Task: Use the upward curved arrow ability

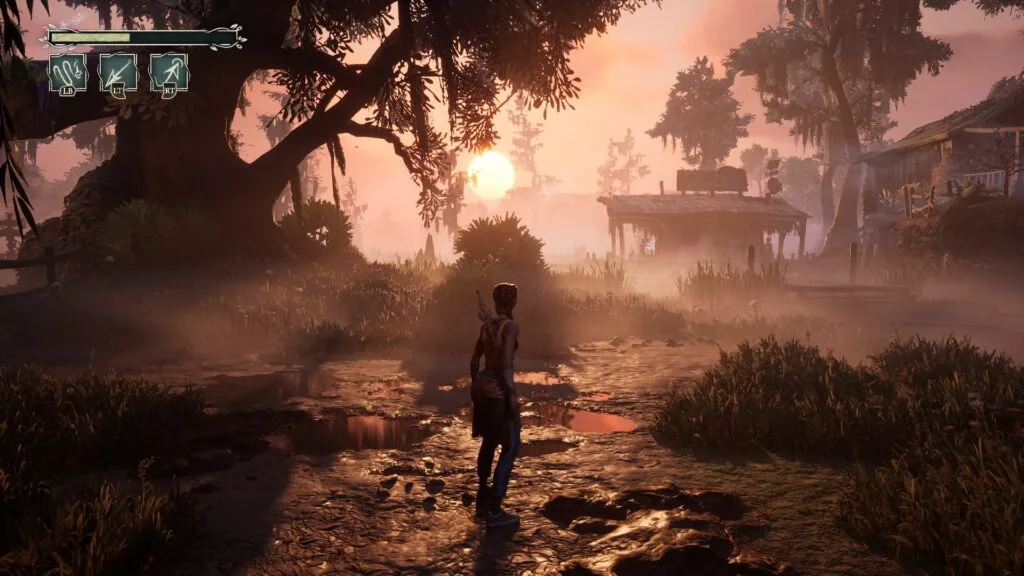Action: [x=169, y=74]
